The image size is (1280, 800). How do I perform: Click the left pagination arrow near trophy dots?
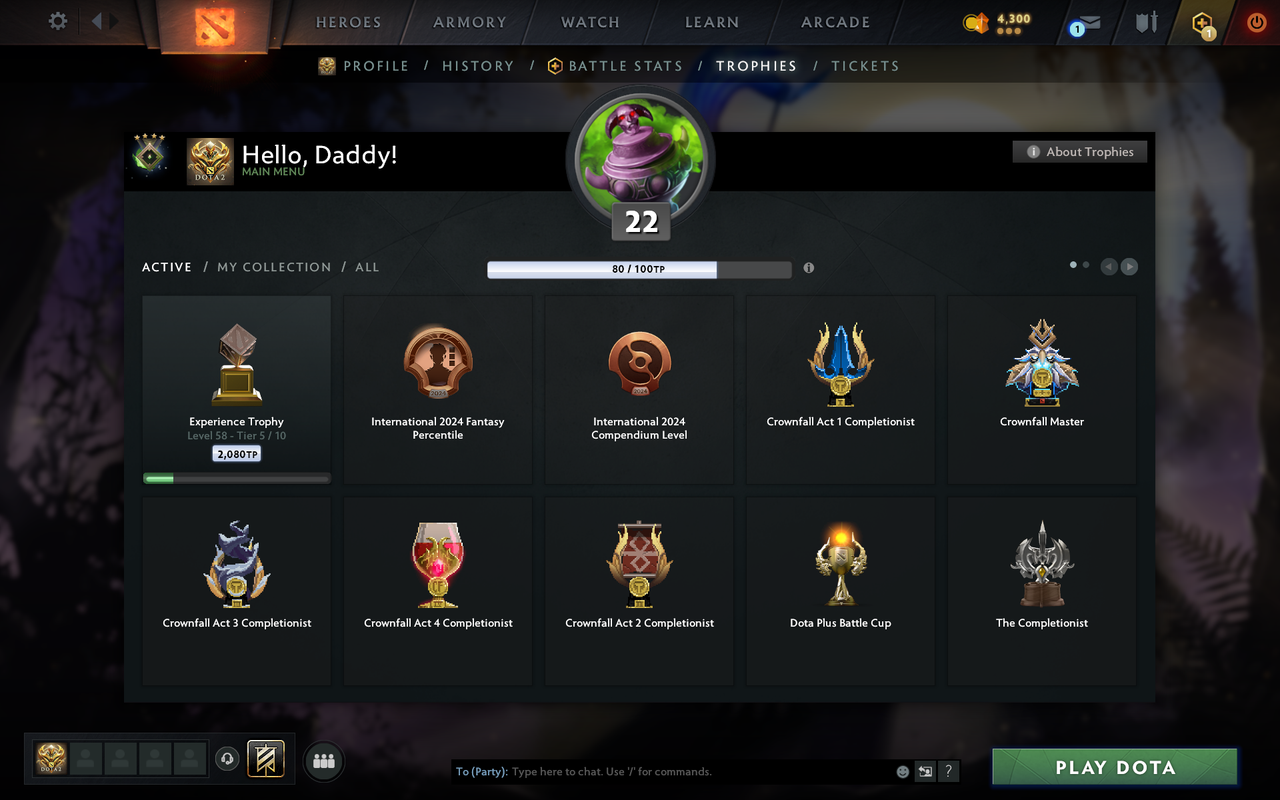[1108, 266]
